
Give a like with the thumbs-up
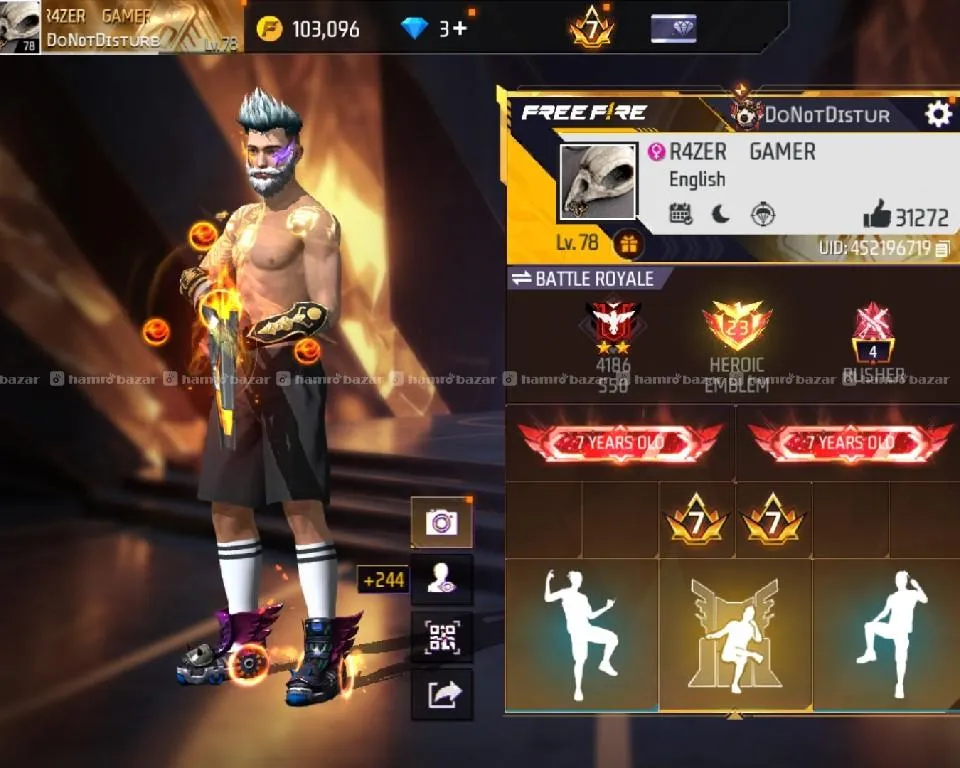876,214
